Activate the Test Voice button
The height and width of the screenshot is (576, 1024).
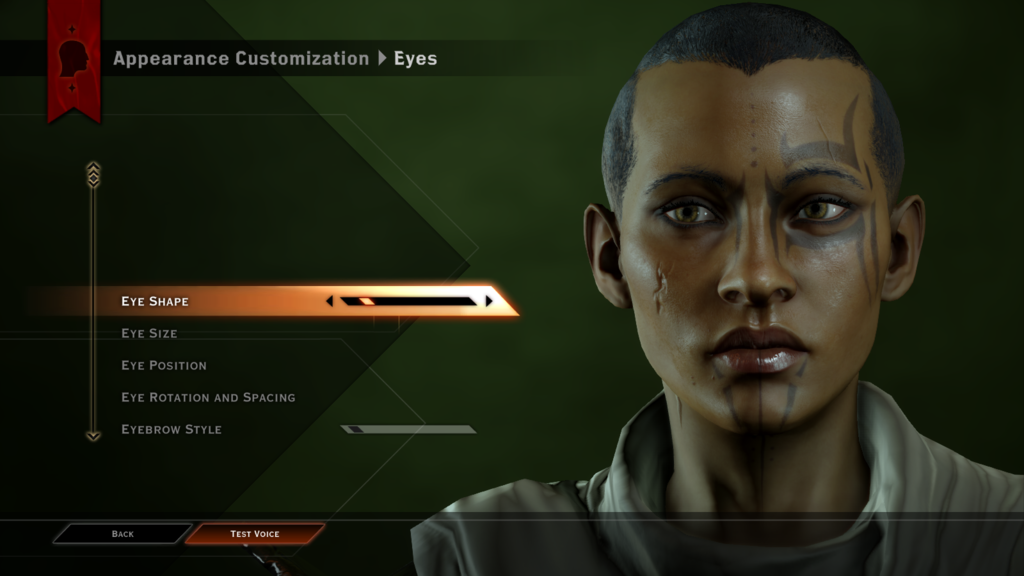(255, 534)
